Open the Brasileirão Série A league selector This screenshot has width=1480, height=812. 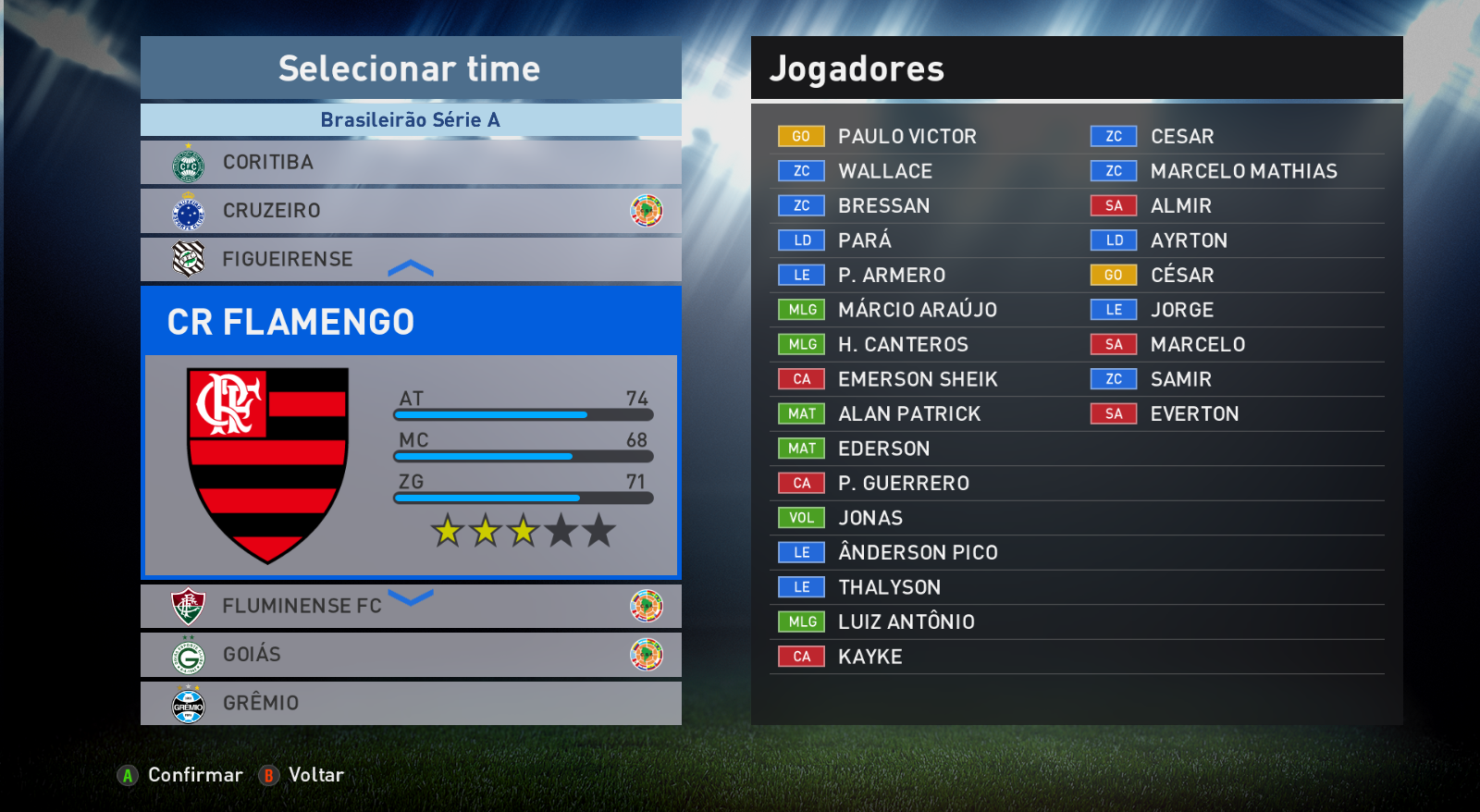[x=410, y=120]
